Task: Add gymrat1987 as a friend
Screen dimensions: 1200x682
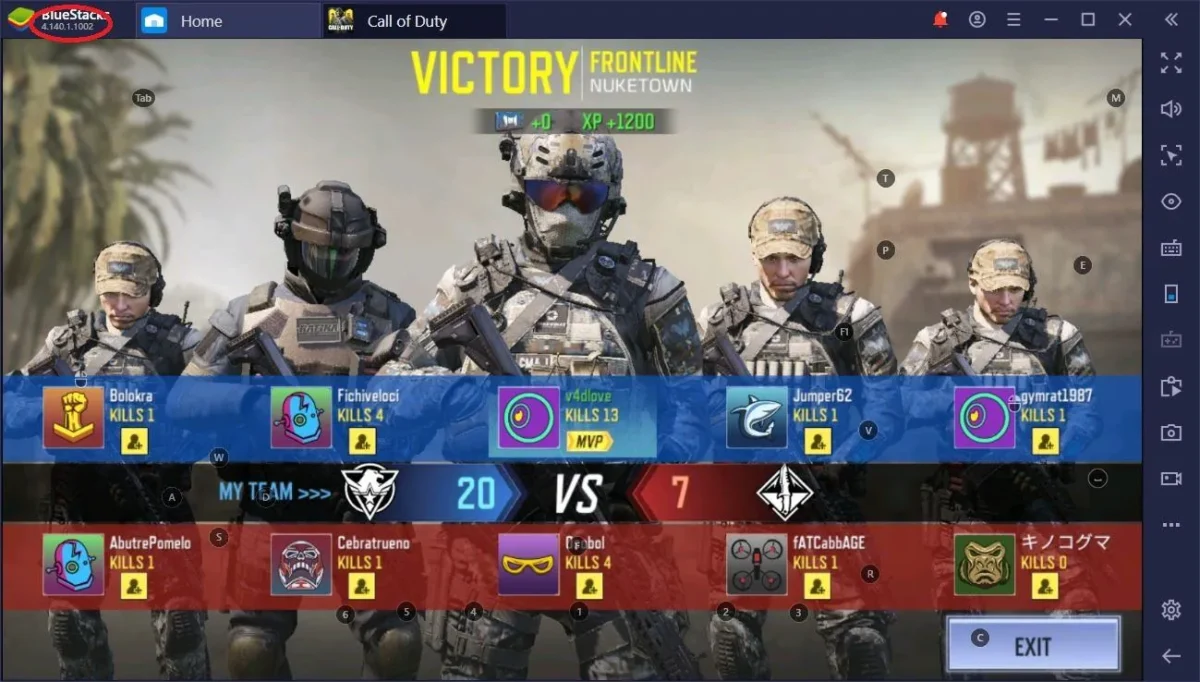Action: (1046, 441)
